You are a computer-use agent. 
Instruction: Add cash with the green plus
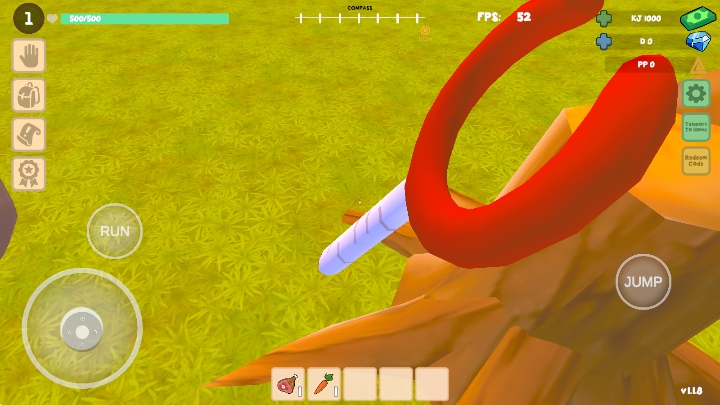click(604, 18)
